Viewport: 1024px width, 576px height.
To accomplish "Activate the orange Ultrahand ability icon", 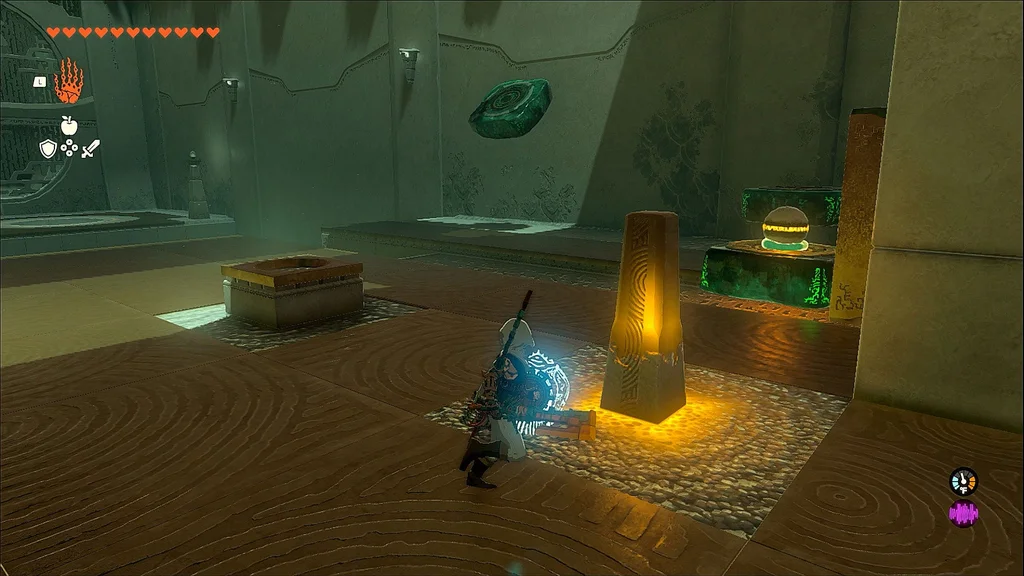I will tap(69, 82).
